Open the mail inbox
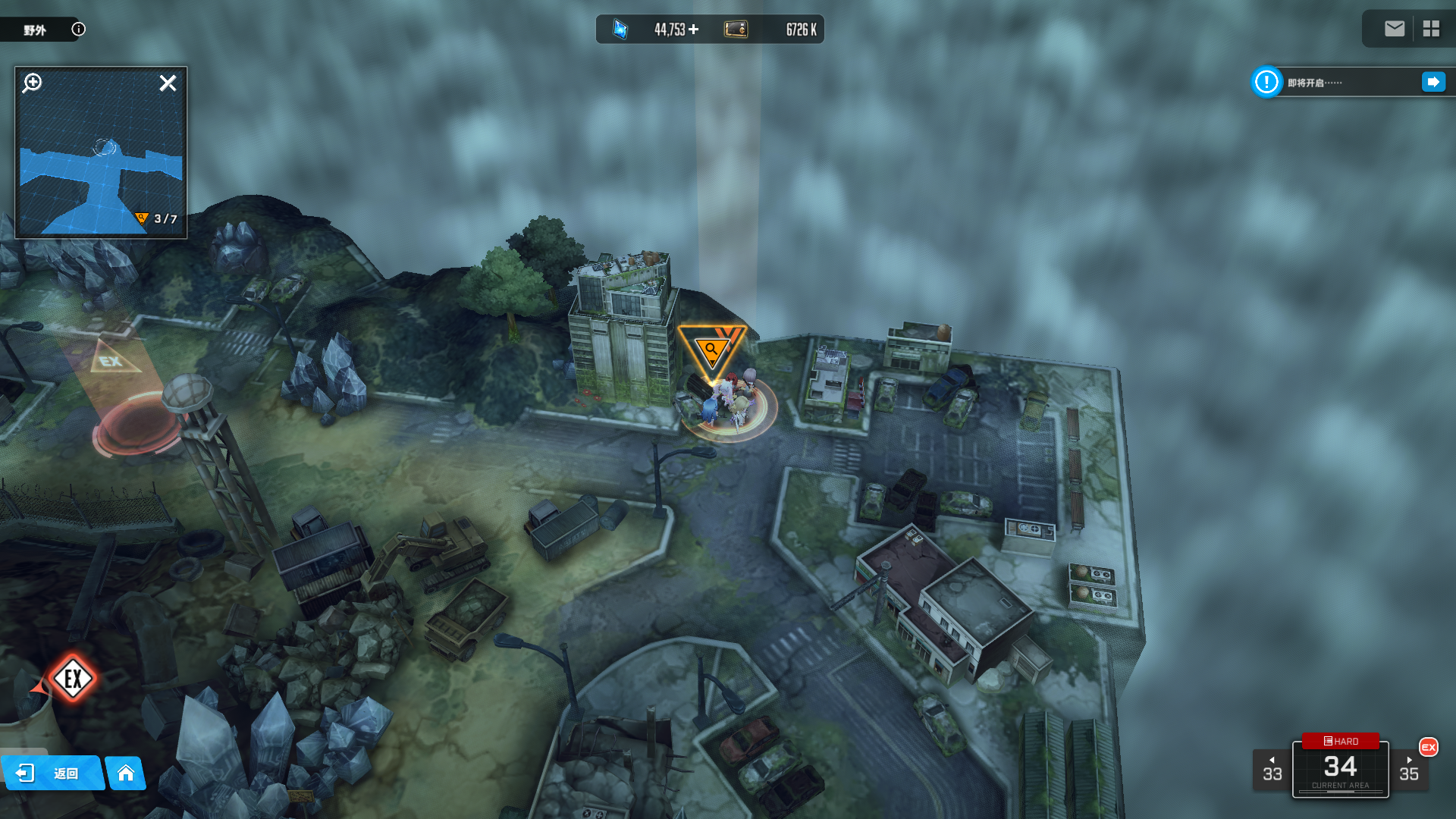1456x819 pixels. pyautogui.click(x=1394, y=29)
